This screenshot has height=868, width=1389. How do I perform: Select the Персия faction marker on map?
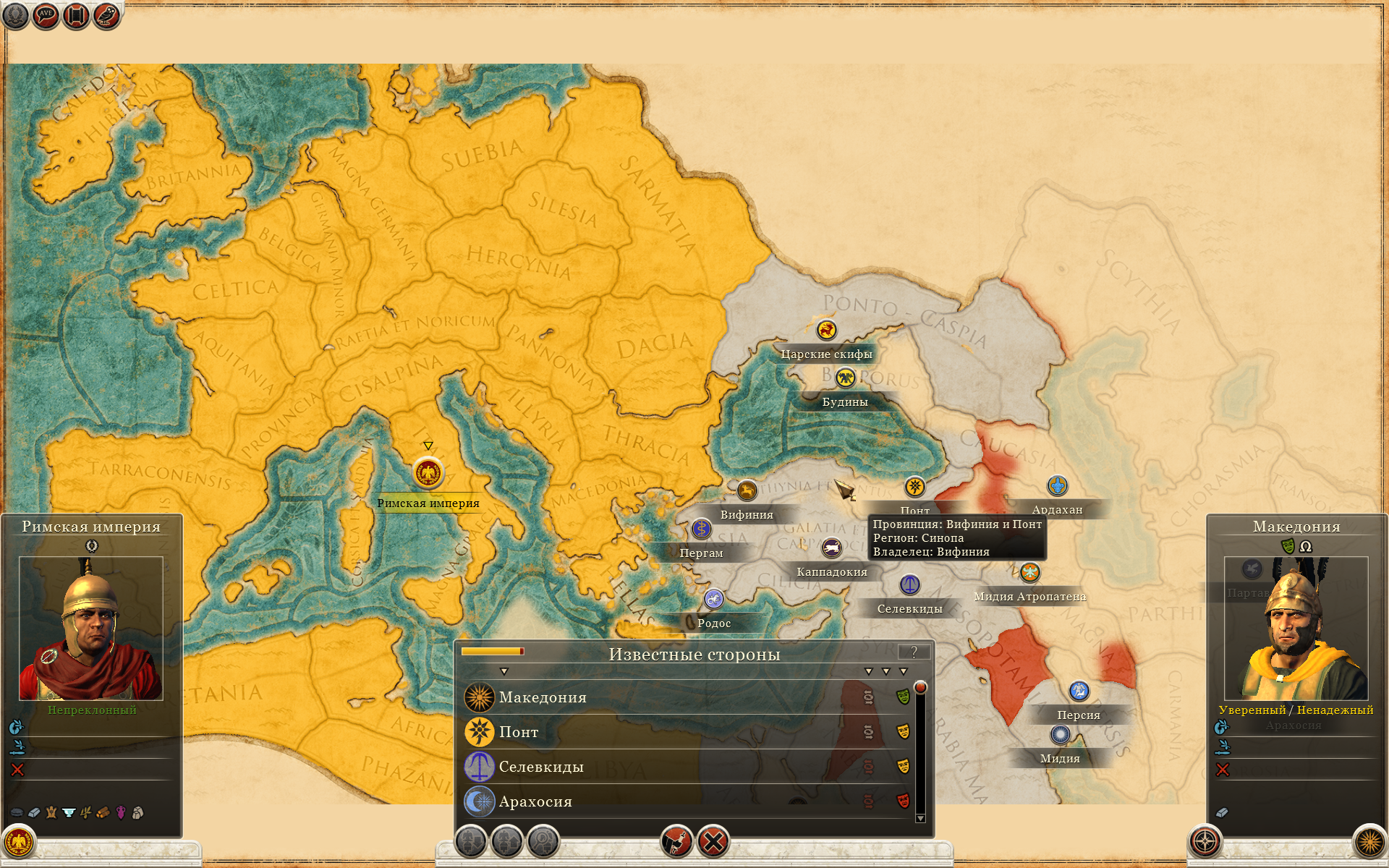[x=1079, y=692]
